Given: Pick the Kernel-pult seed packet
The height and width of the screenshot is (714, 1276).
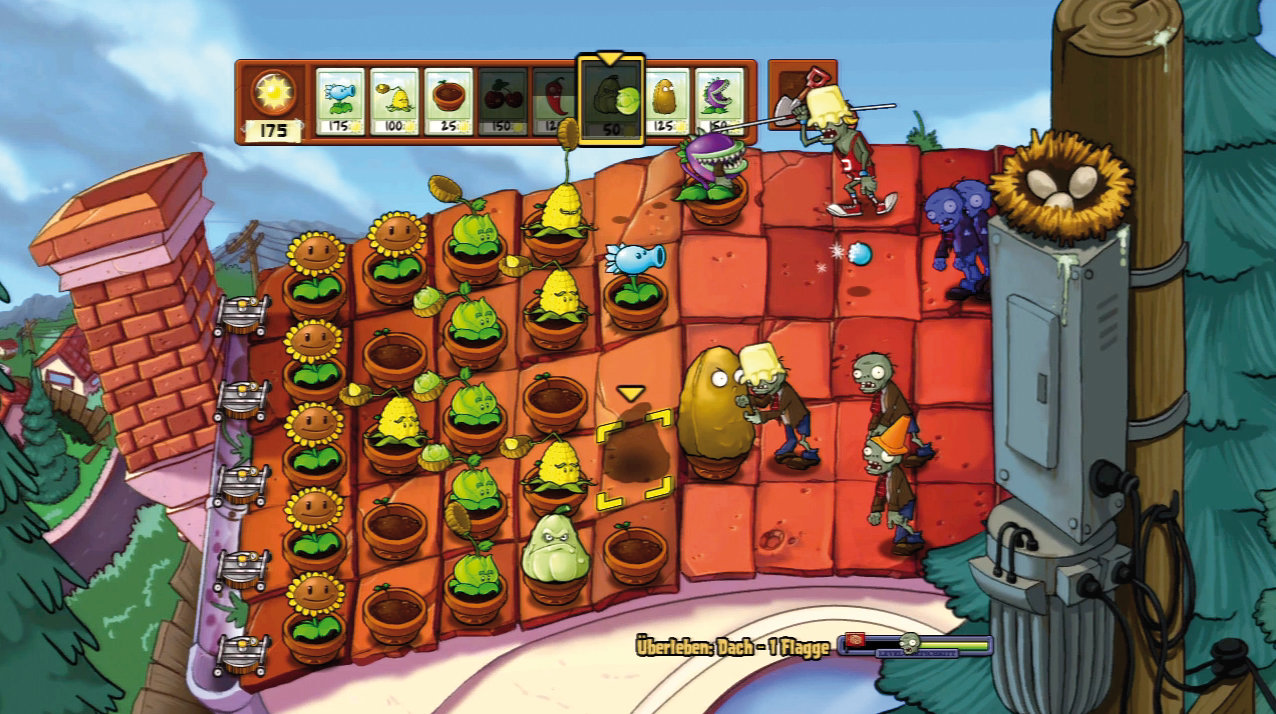Looking at the screenshot, I should [x=394, y=101].
